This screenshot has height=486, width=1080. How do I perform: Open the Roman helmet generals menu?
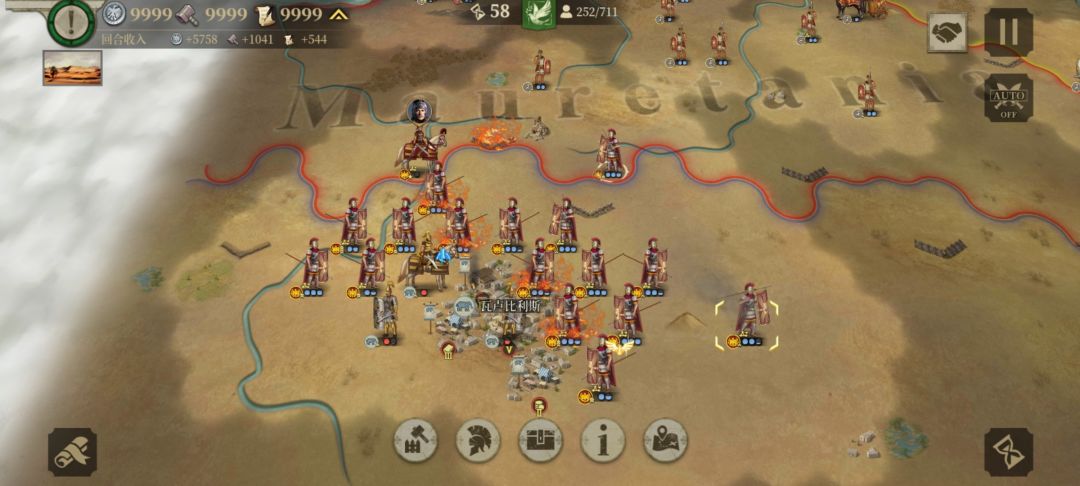coord(478,440)
